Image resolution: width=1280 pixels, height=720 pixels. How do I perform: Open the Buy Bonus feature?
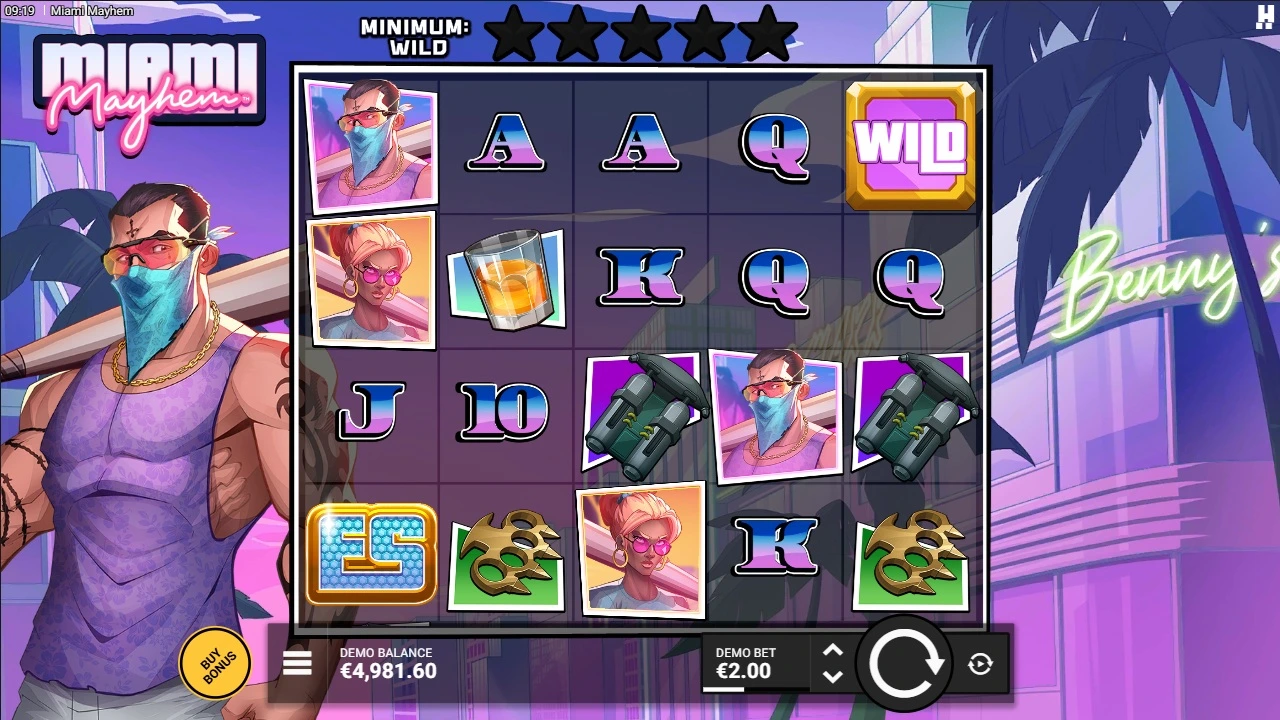[x=212, y=662]
